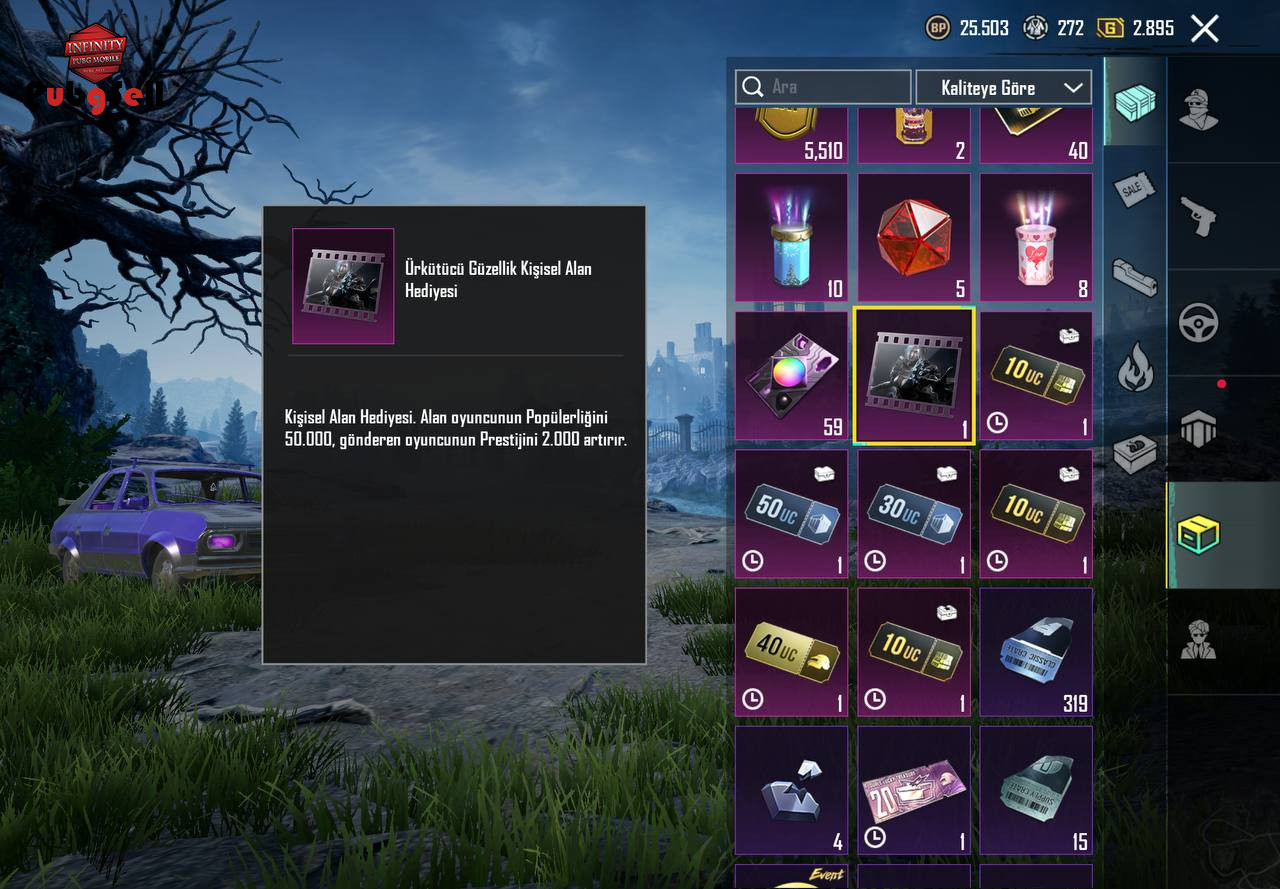Select the blue glowing jar item
Screen dimensions: 1280x889
click(791, 238)
